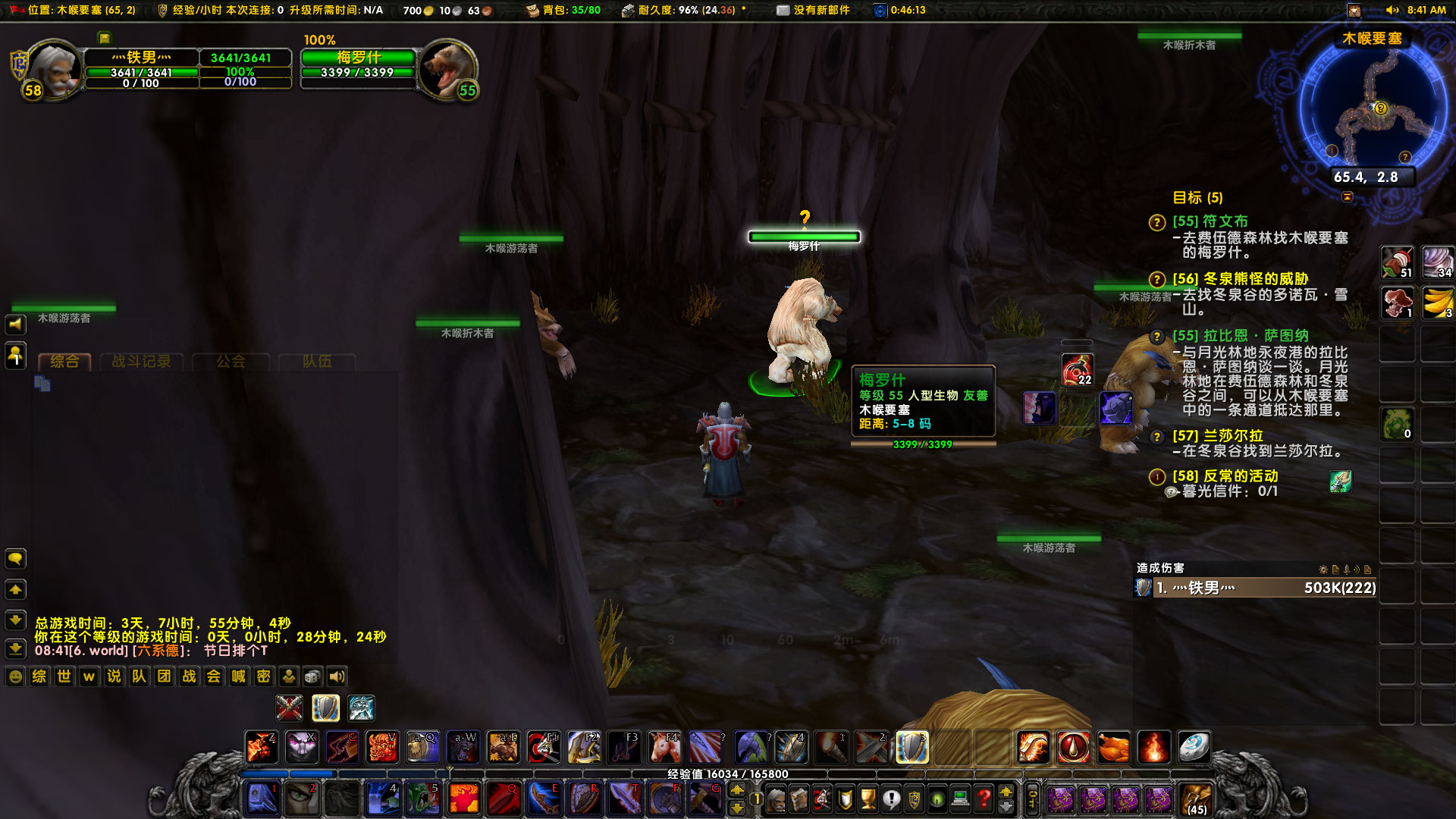Roll dice using the dice icon
This screenshot has width=1456, height=819.
click(x=312, y=676)
